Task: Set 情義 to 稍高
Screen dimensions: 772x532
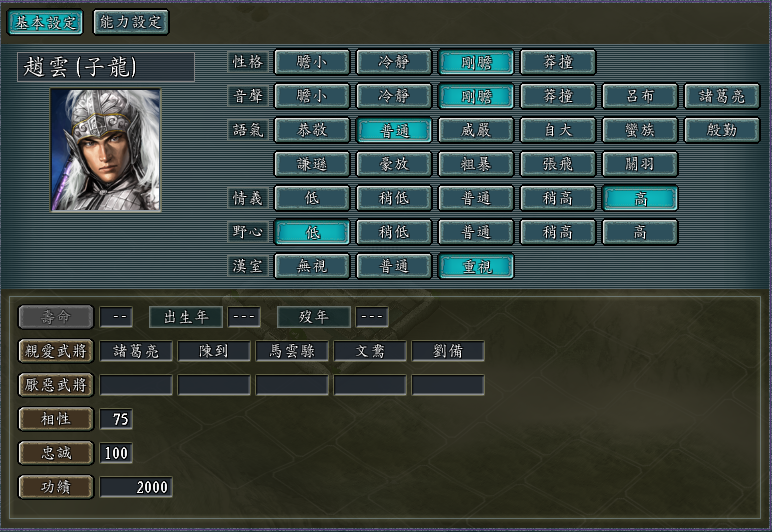Action: [x=558, y=198]
